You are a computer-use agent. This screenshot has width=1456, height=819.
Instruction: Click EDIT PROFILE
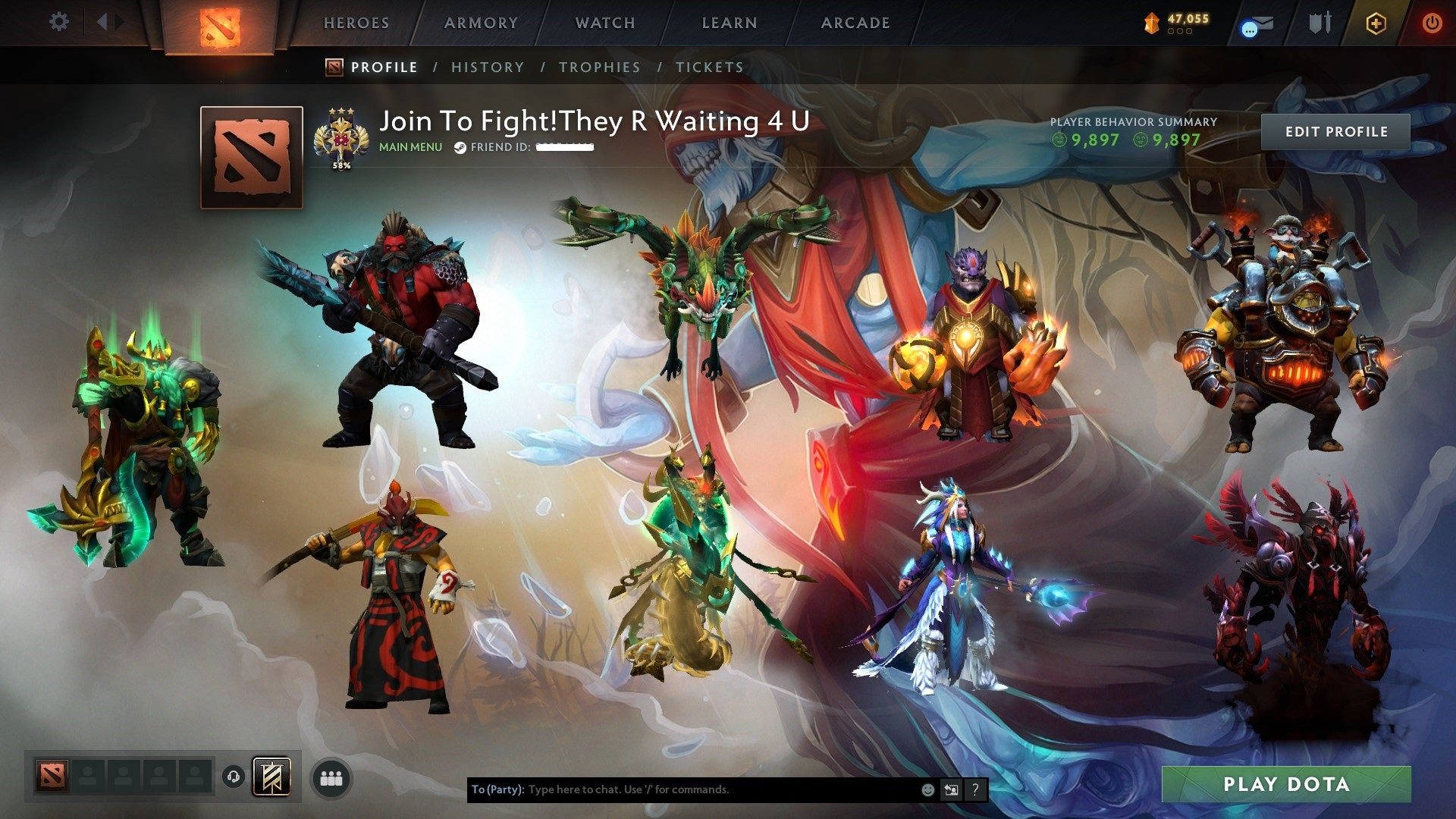tap(1336, 131)
